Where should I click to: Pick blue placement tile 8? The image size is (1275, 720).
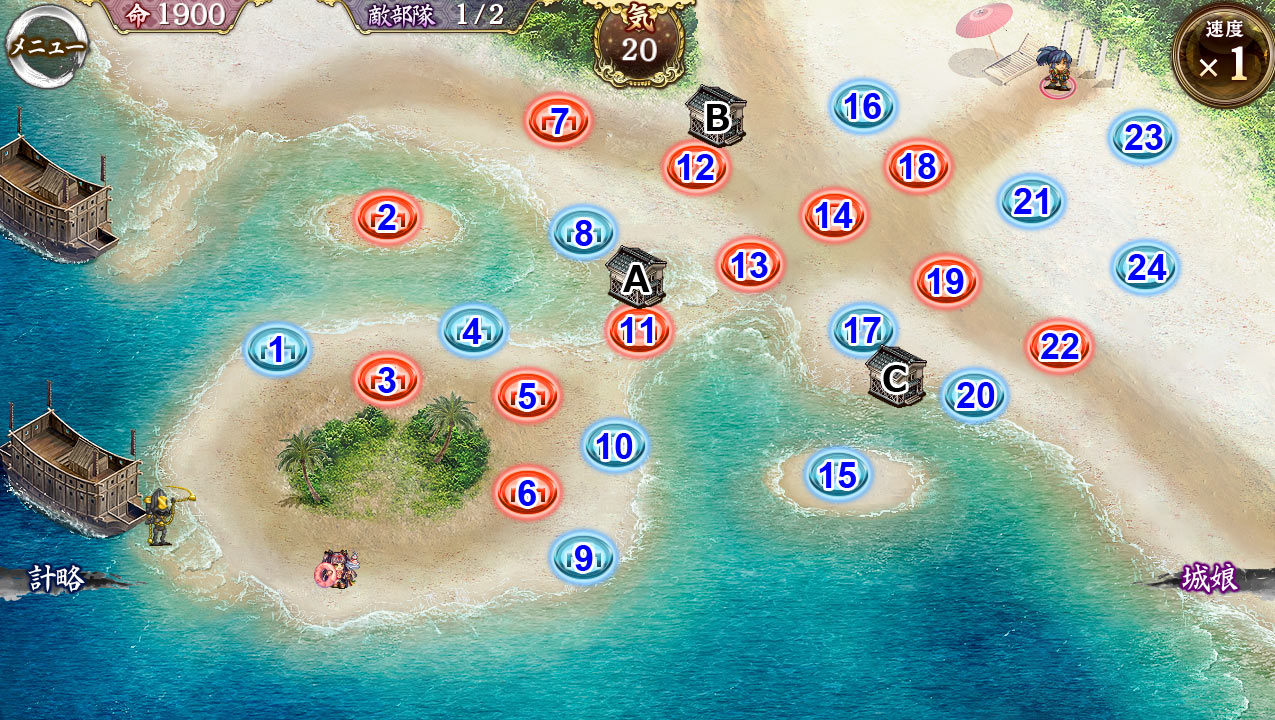pos(584,233)
